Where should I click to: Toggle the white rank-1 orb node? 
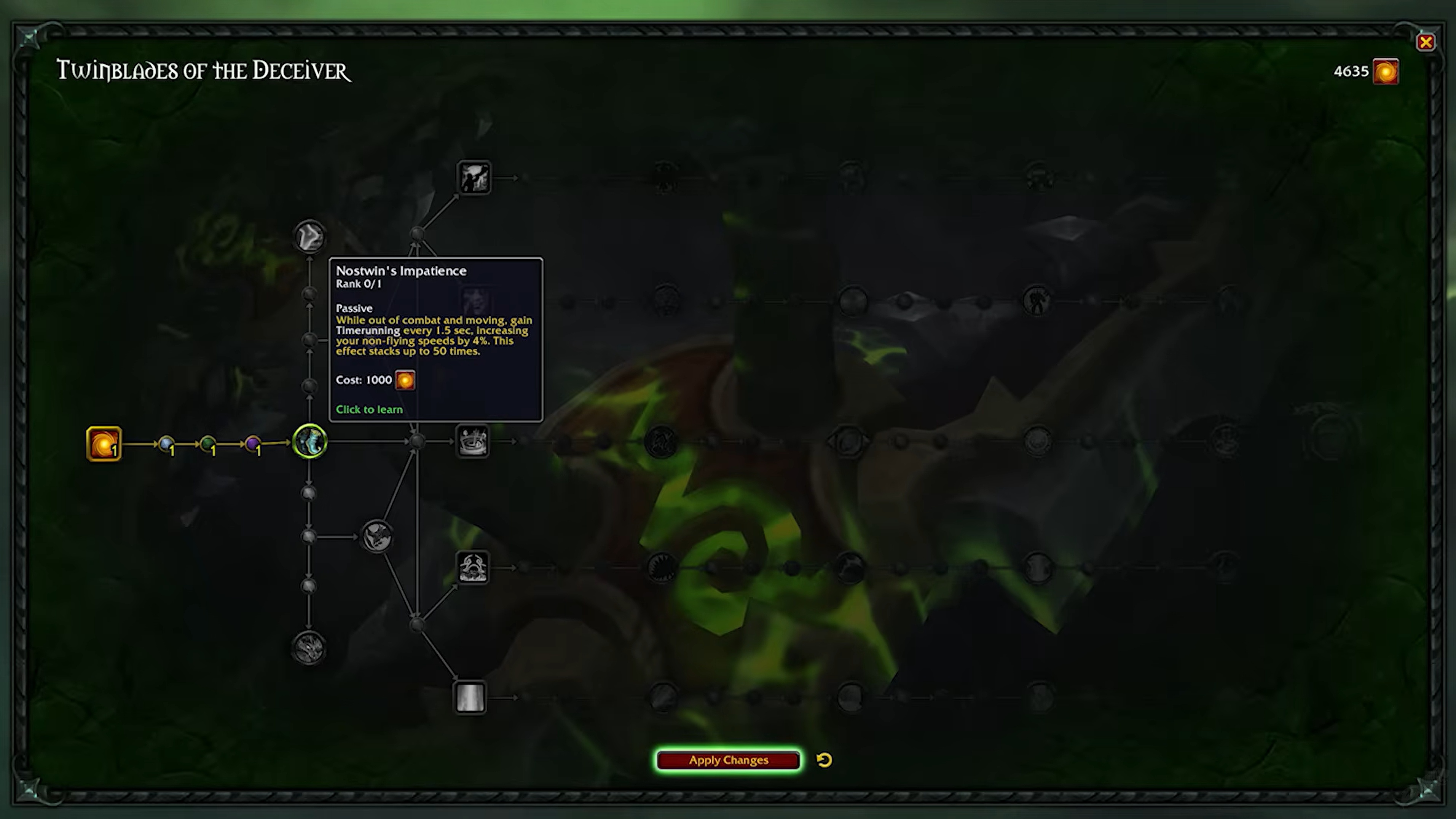point(167,444)
